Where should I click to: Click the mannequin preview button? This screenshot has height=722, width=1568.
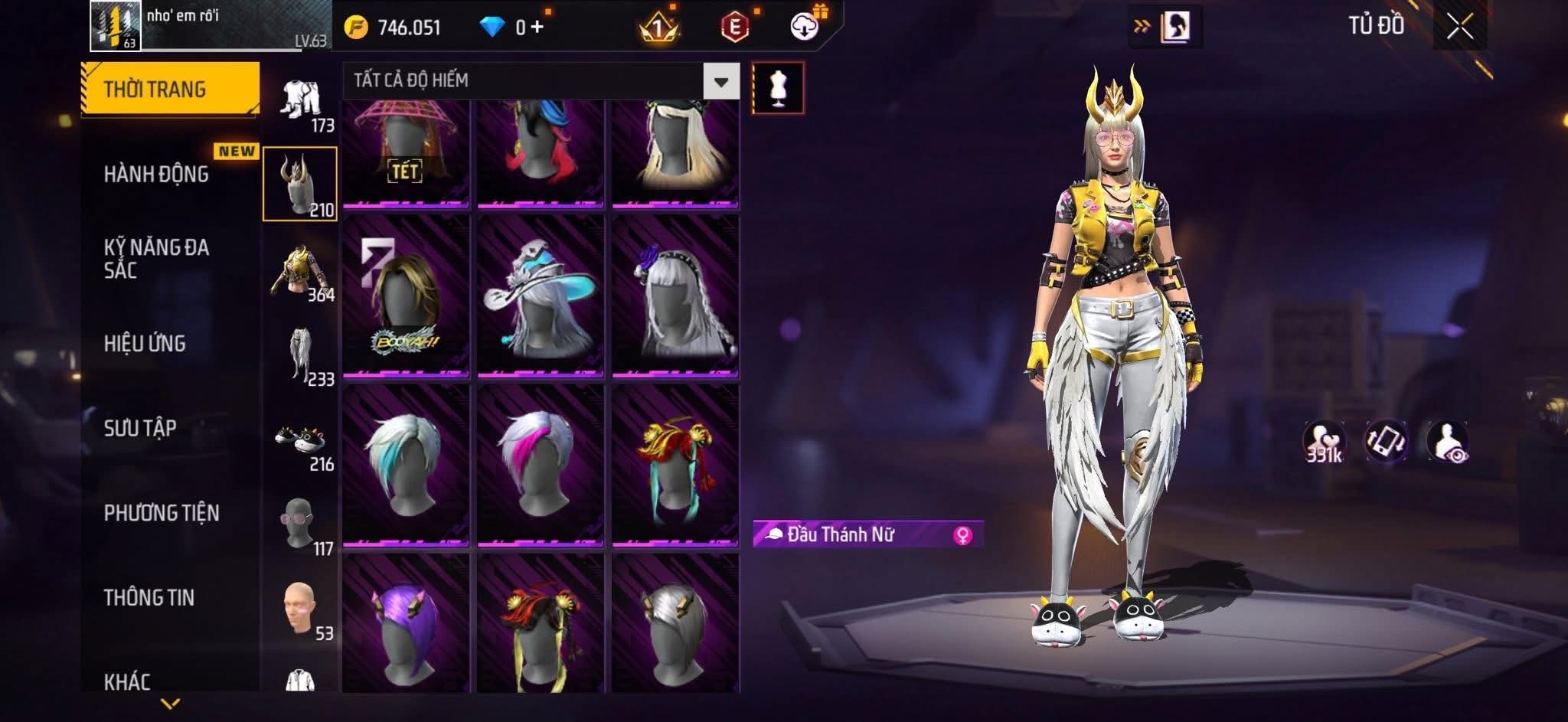tap(778, 87)
